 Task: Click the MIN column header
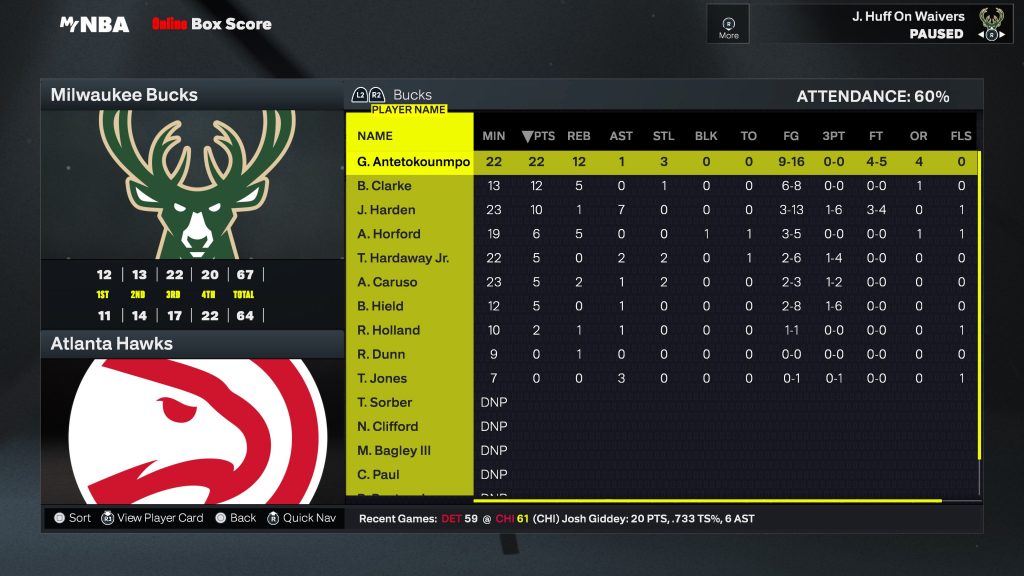494,136
